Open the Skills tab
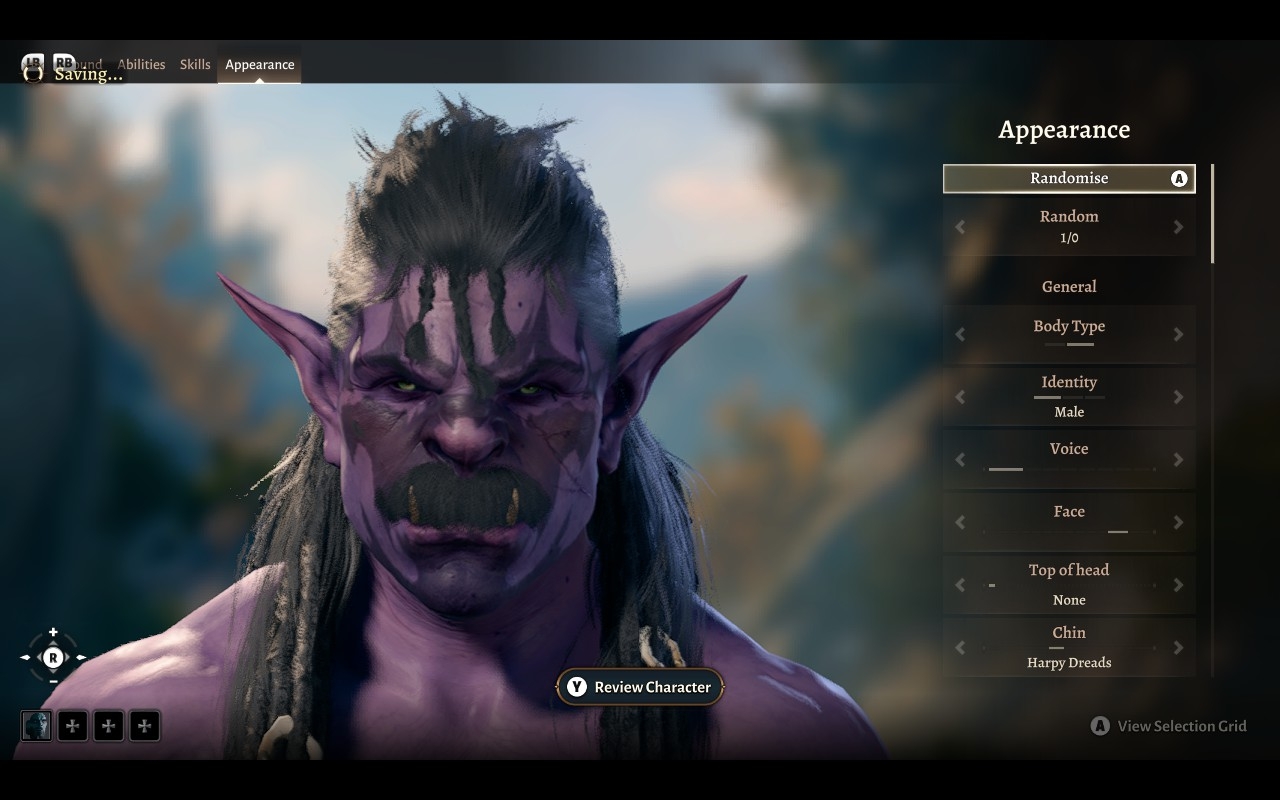 pos(195,65)
